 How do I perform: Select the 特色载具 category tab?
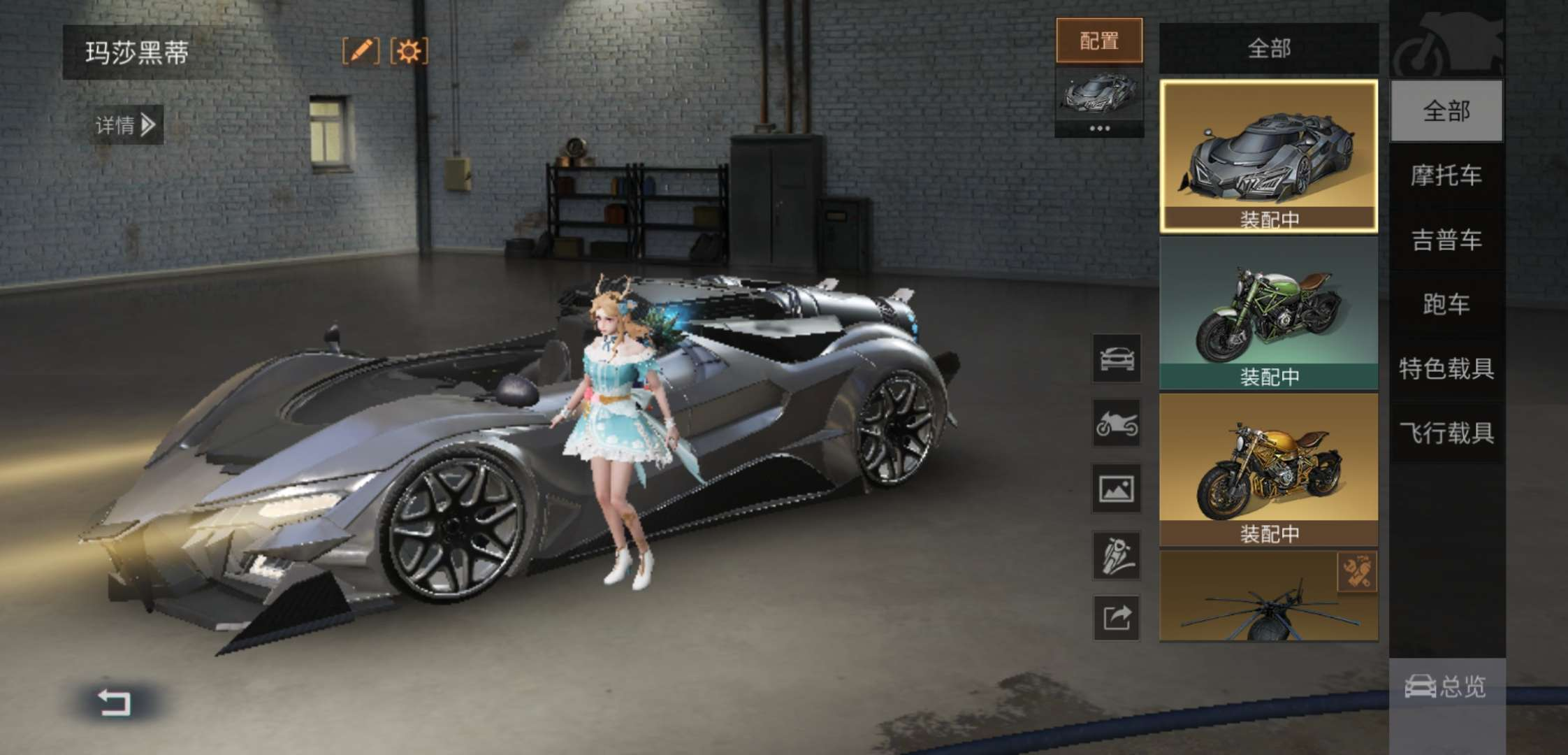tap(1446, 368)
